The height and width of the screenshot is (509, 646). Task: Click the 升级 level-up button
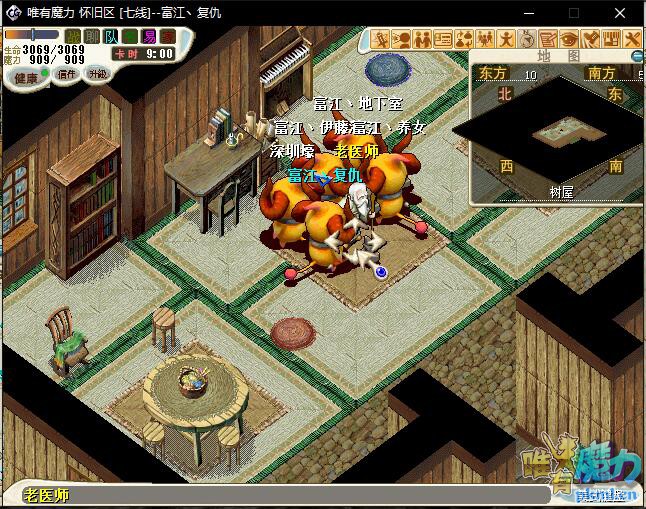click(x=98, y=74)
